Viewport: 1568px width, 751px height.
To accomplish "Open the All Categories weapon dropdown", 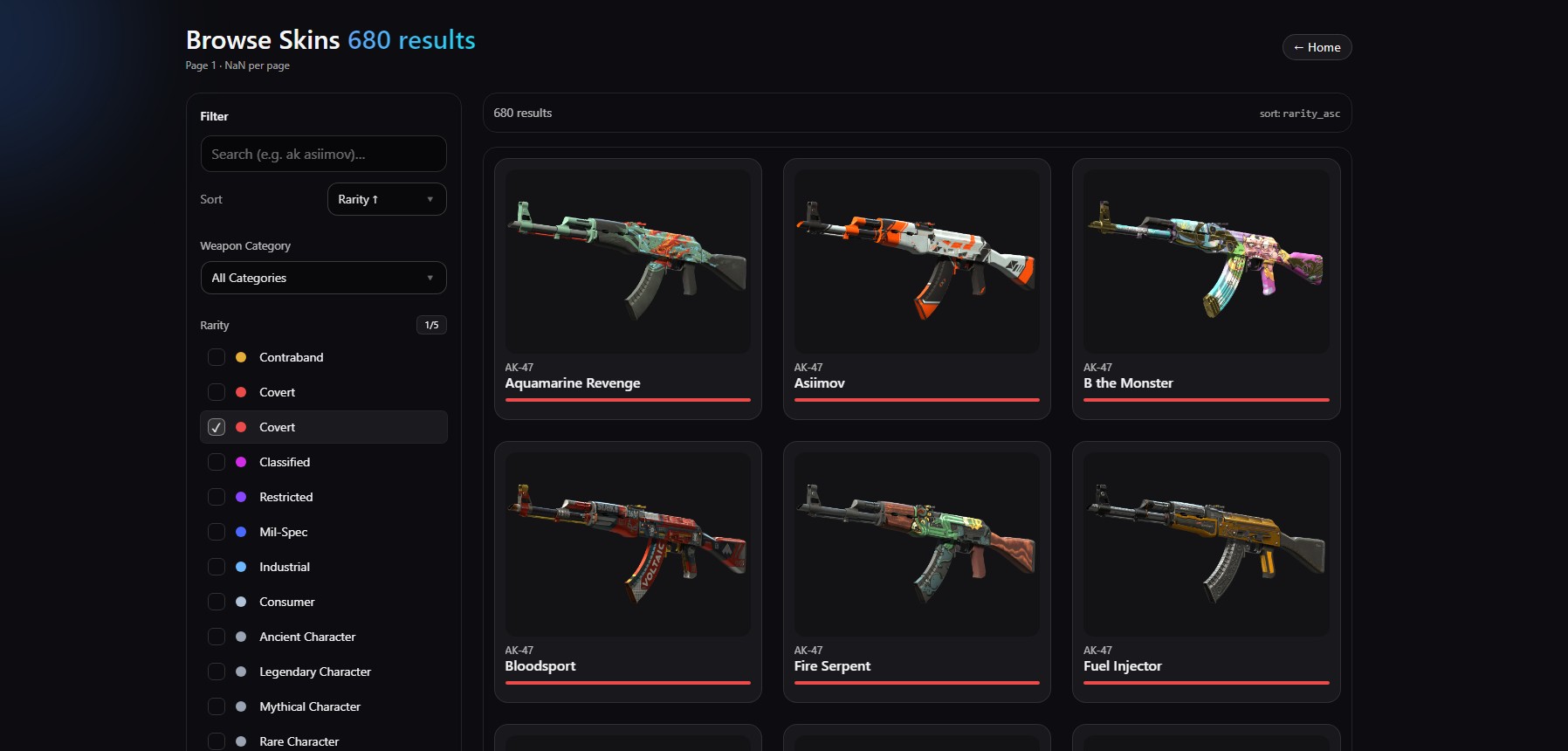I will pos(323,278).
